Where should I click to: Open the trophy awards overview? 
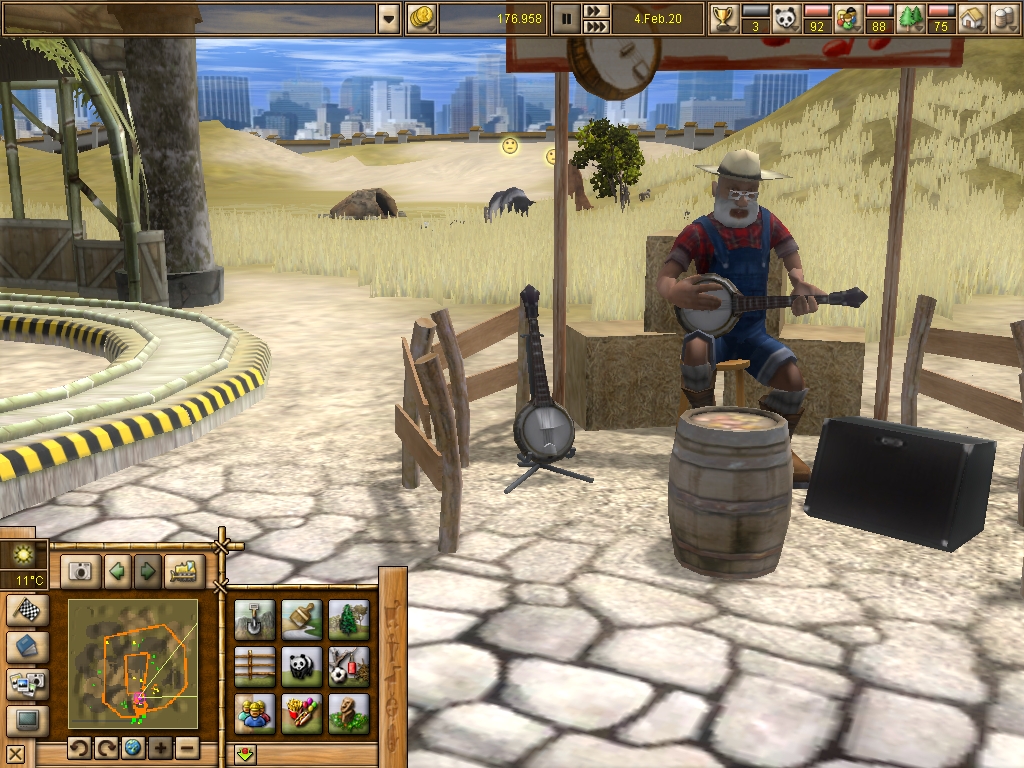tap(723, 18)
